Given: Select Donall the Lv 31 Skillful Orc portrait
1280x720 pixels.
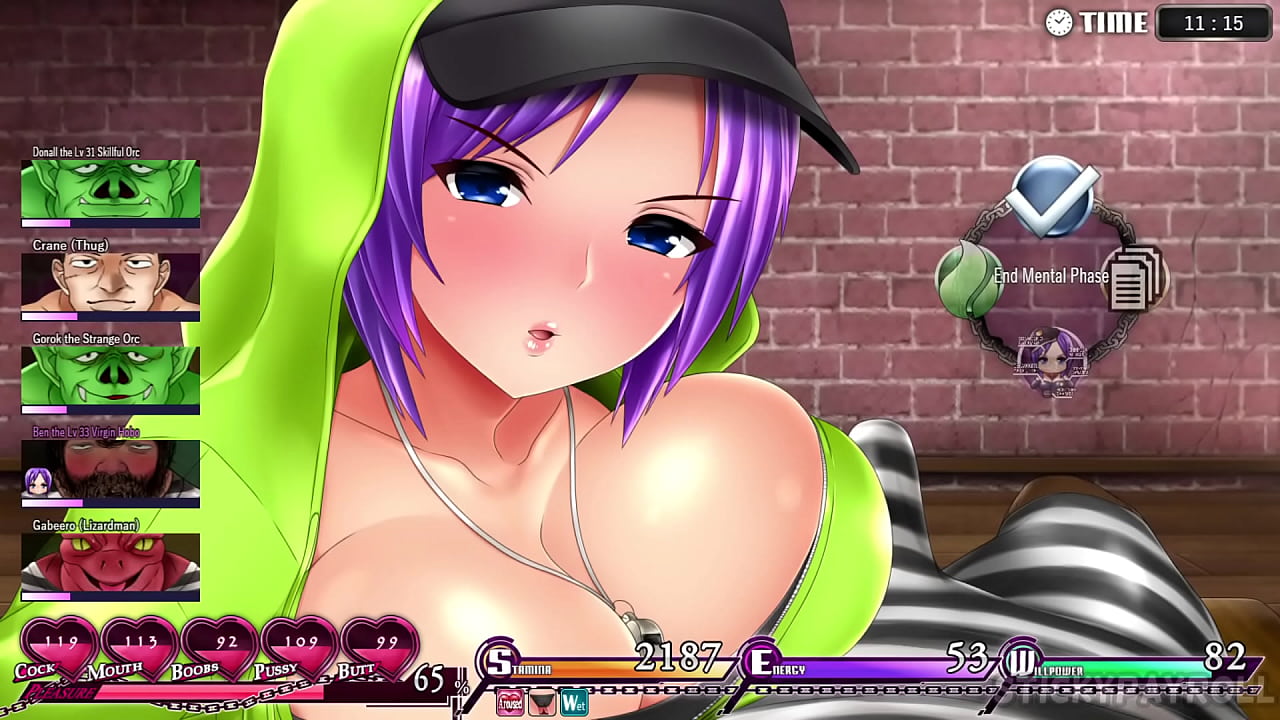Looking at the screenshot, I should click(110, 190).
